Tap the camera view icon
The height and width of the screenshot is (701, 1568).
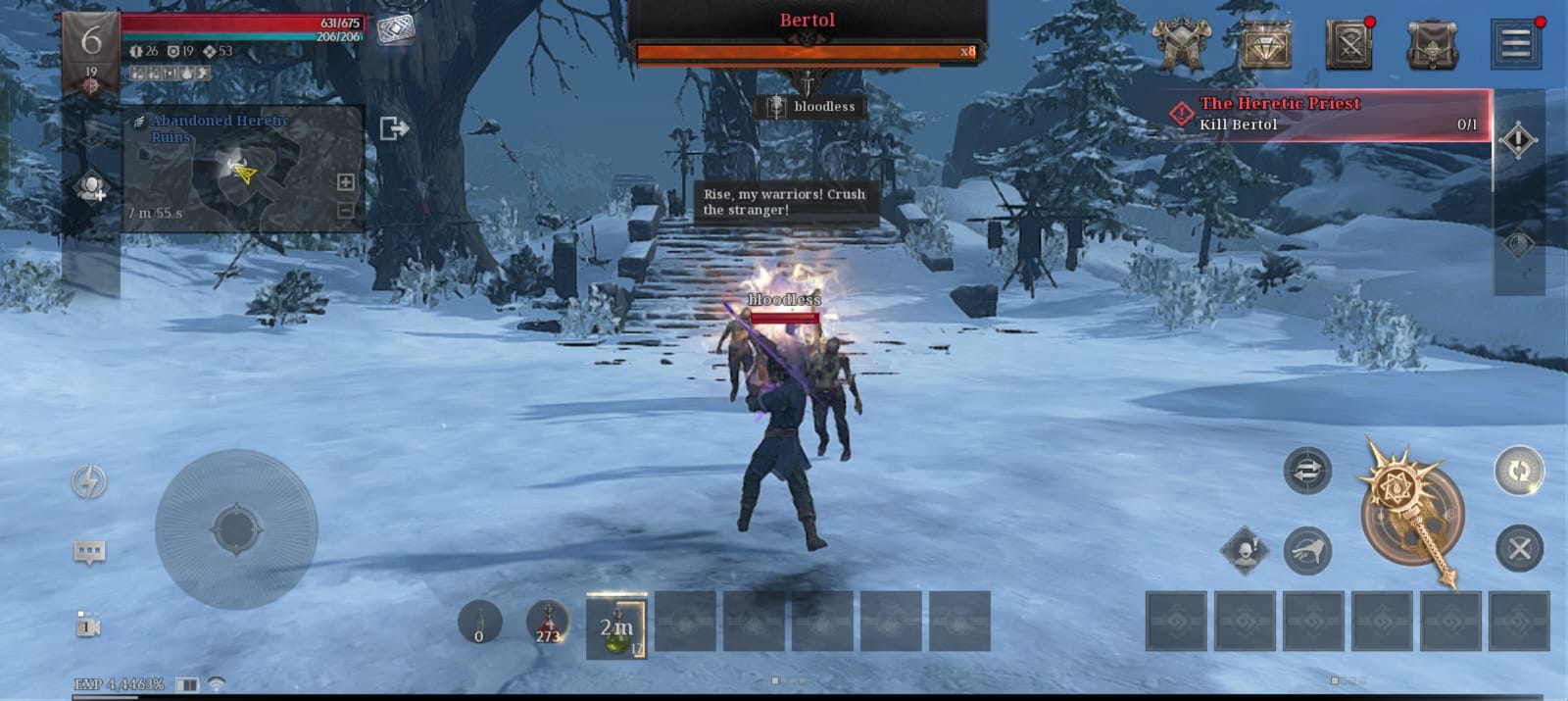pos(88,625)
